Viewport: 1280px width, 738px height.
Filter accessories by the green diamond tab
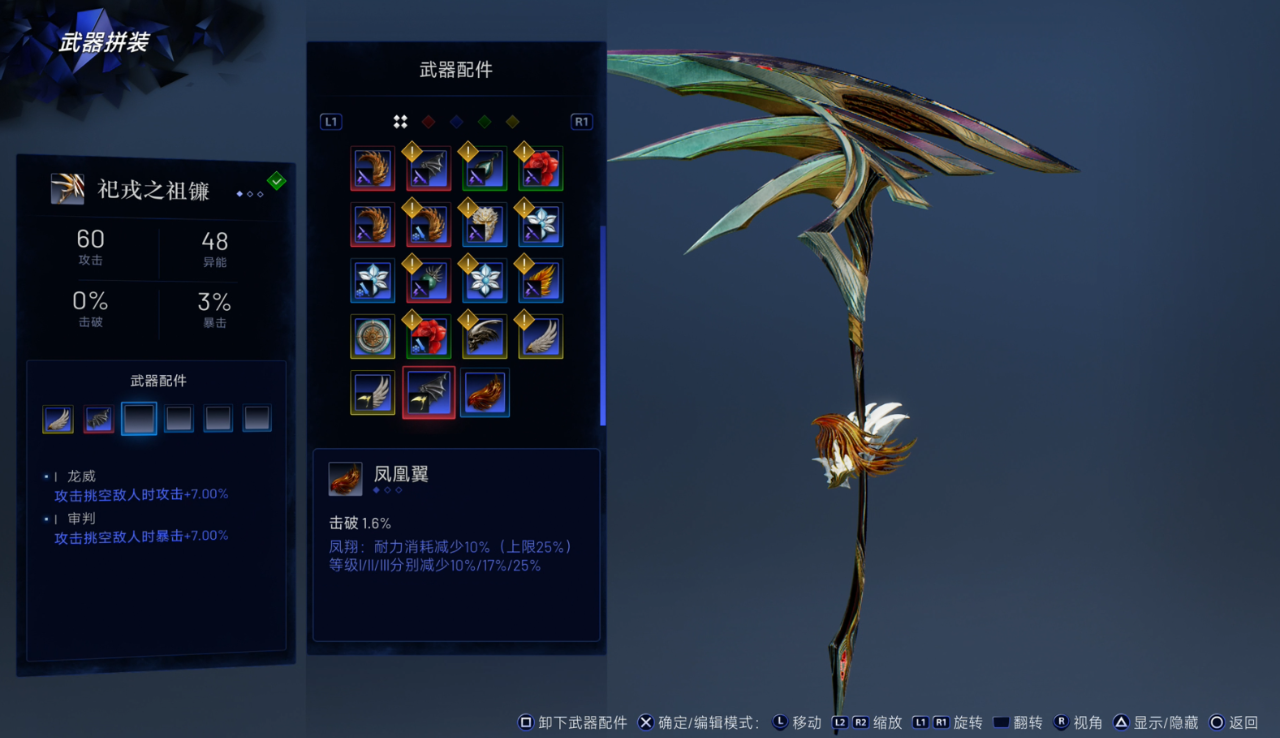click(484, 122)
